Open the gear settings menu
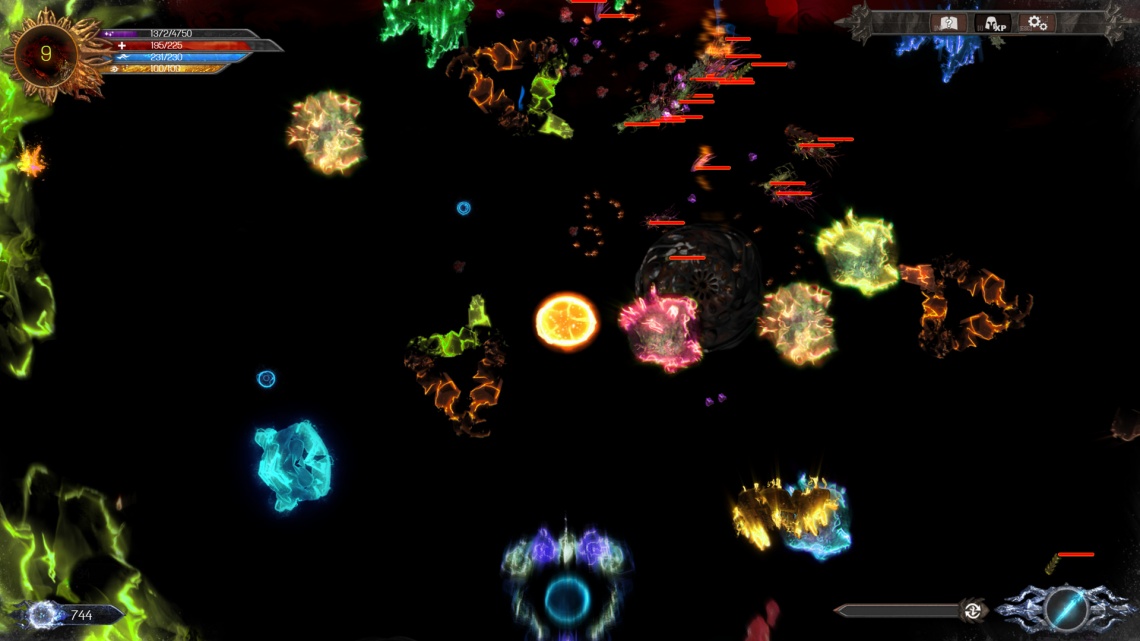 [1038, 23]
